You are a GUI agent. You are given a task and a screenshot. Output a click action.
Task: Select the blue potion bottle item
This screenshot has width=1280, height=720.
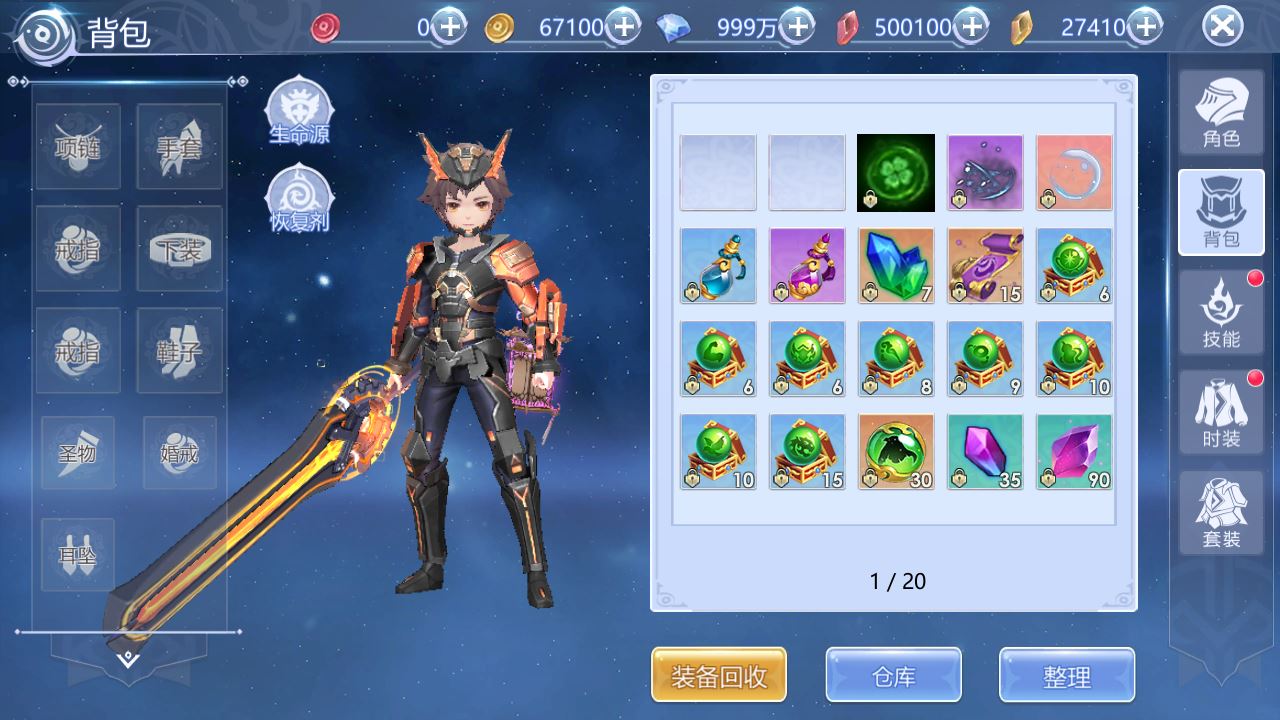(x=718, y=266)
